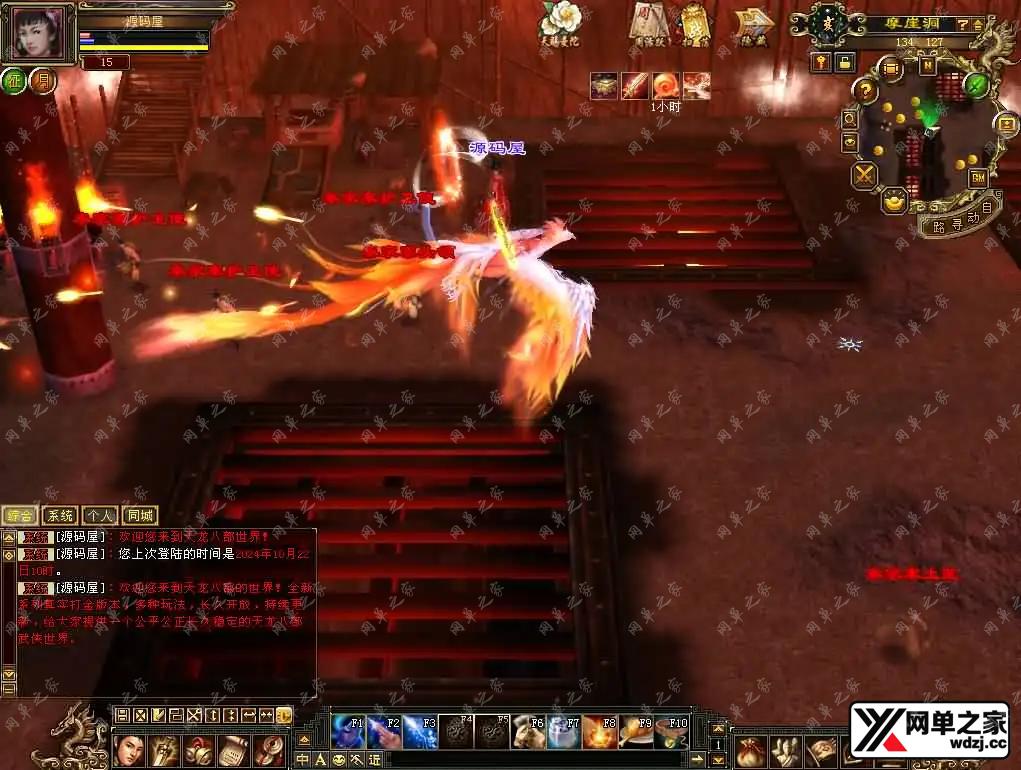Use the F8 flame skill slot
The height and width of the screenshot is (770, 1021).
pyautogui.click(x=599, y=732)
